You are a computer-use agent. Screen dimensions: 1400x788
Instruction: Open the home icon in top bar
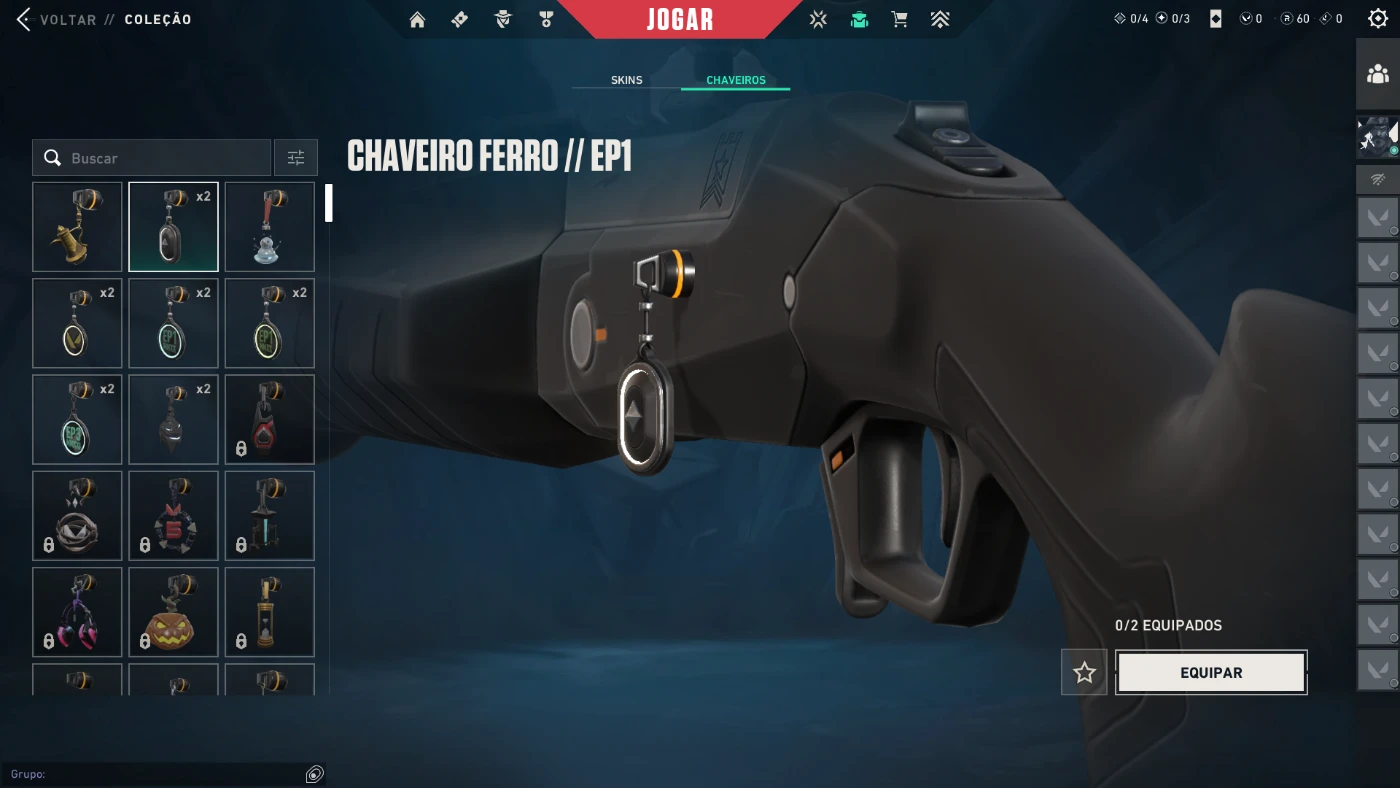(418, 20)
